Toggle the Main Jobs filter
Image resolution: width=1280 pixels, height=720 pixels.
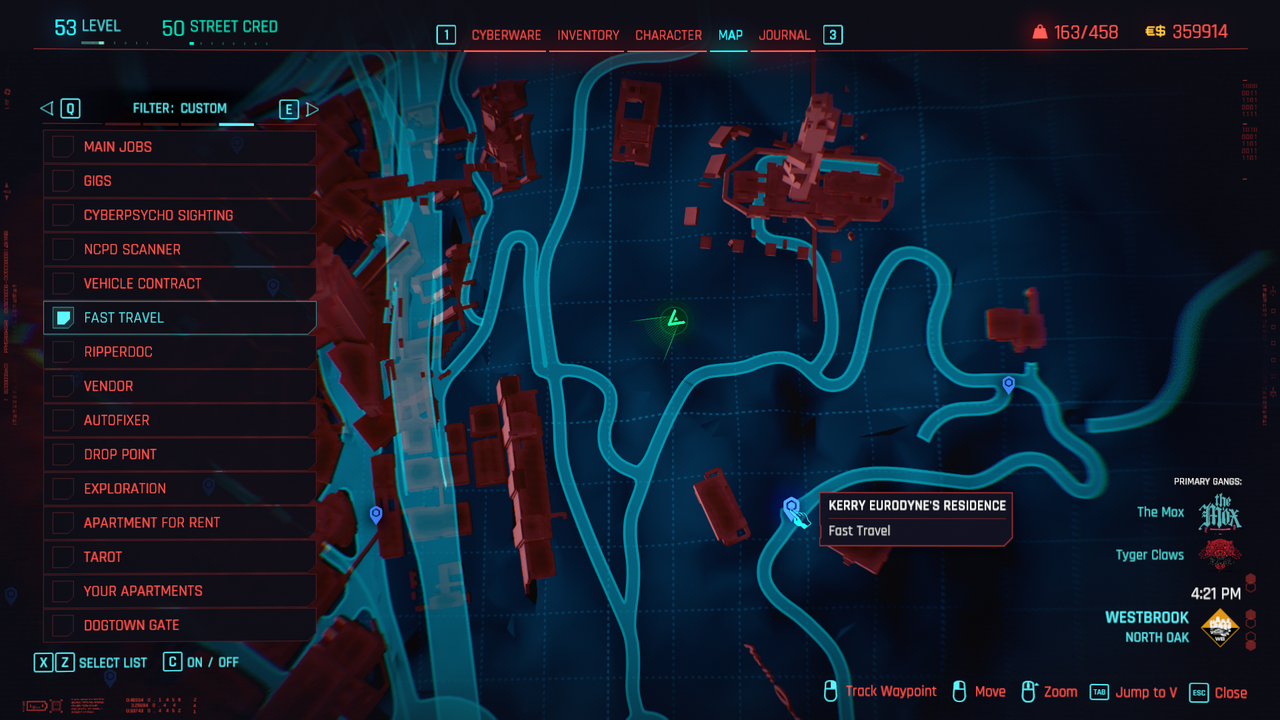coord(64,147)
